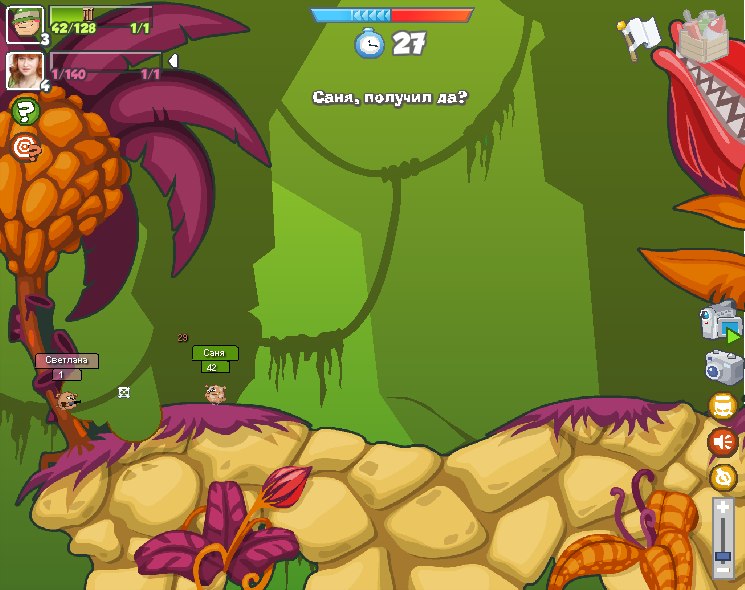Open the green question mark help button
Image resolution: width=745 pixels, height=590 pixels.
pos(25,111)
